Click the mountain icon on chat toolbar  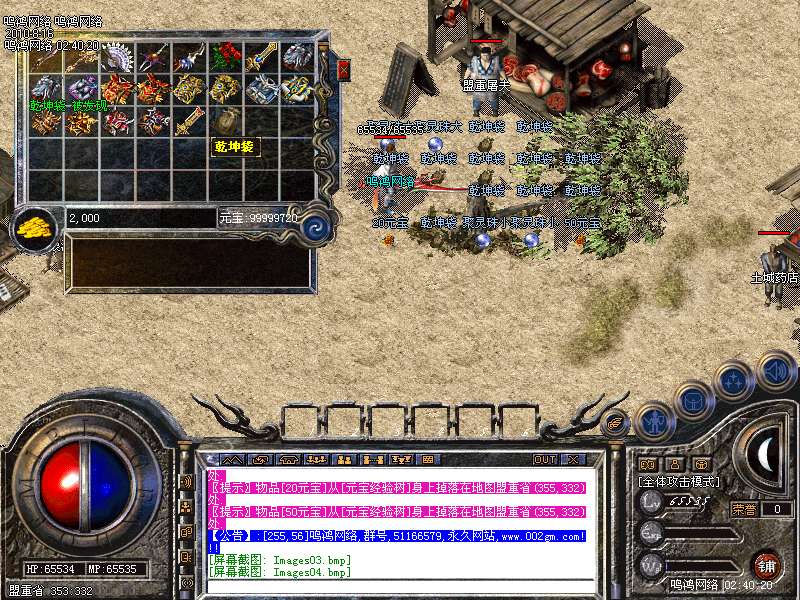[233, 459]
